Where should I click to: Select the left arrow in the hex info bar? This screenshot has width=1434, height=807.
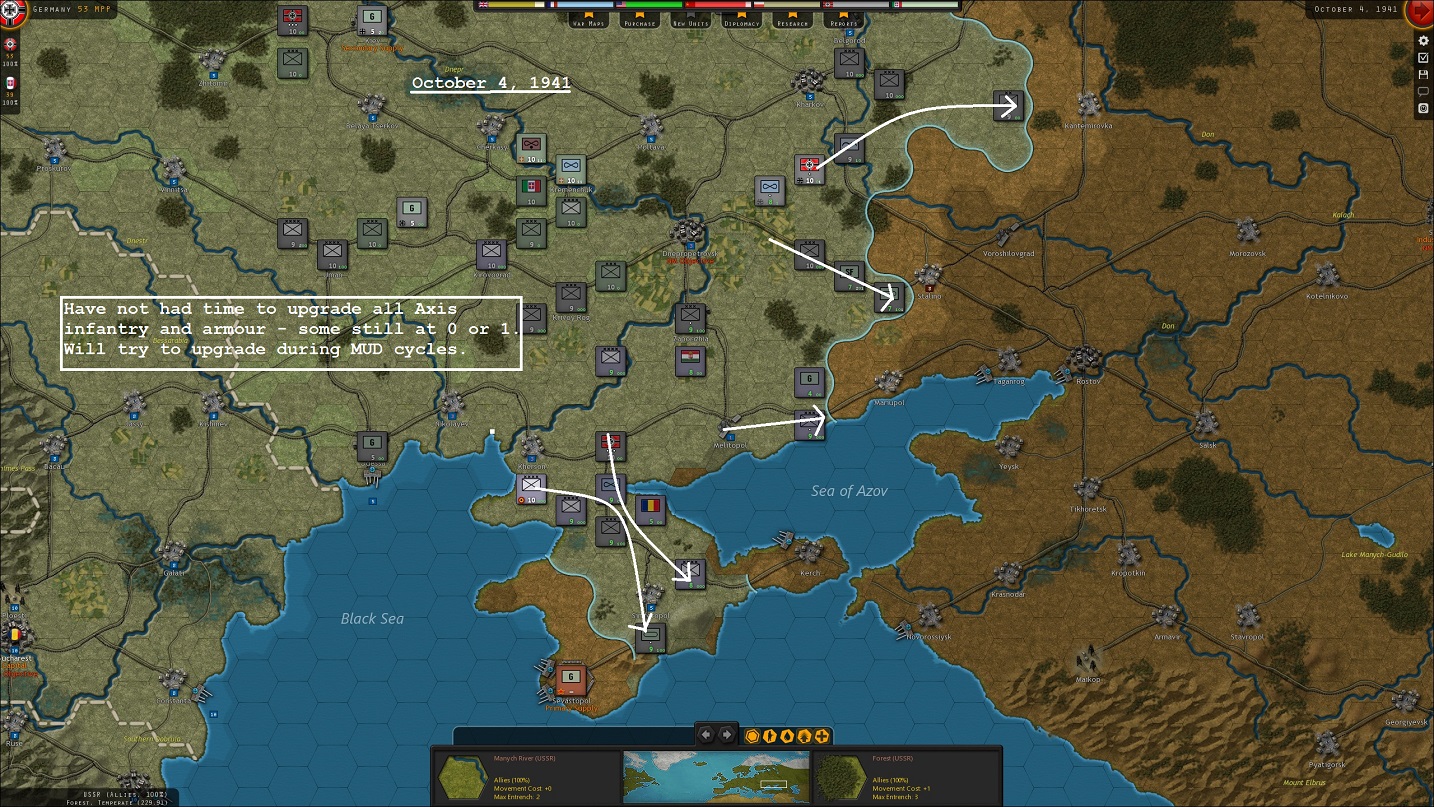coord(705,735)
